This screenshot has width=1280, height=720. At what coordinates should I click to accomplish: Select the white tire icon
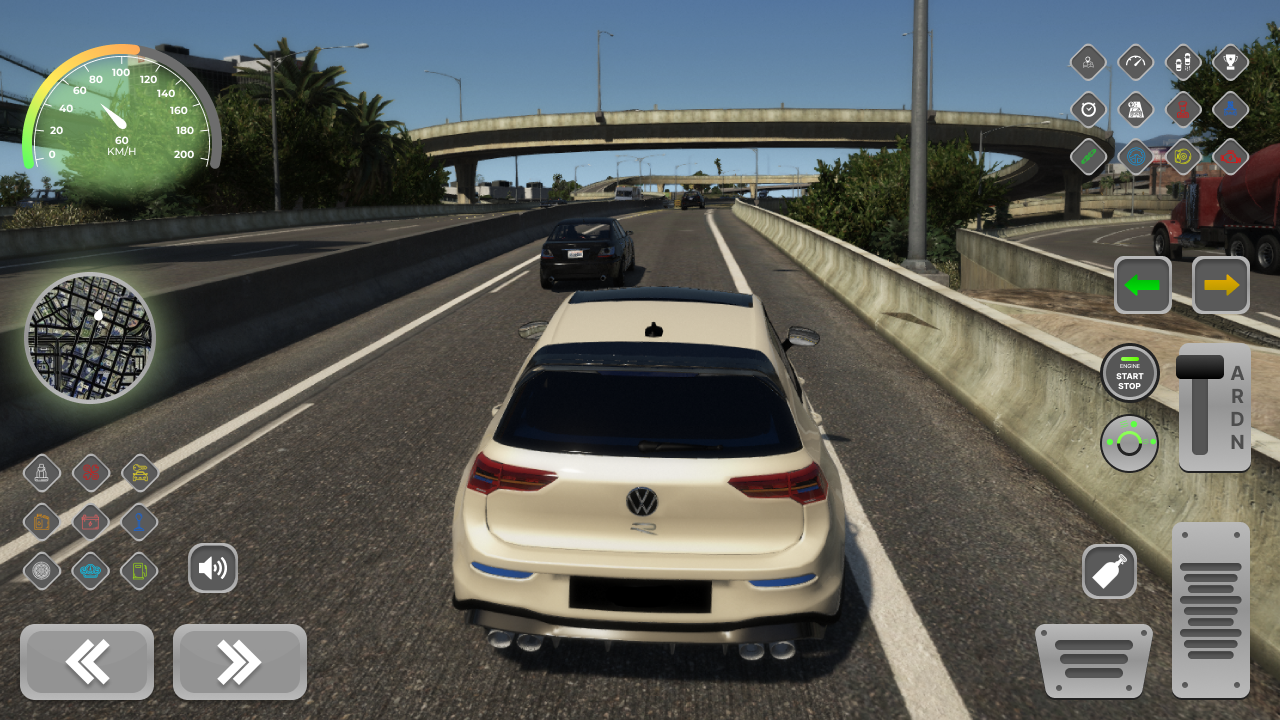point(42,571)
